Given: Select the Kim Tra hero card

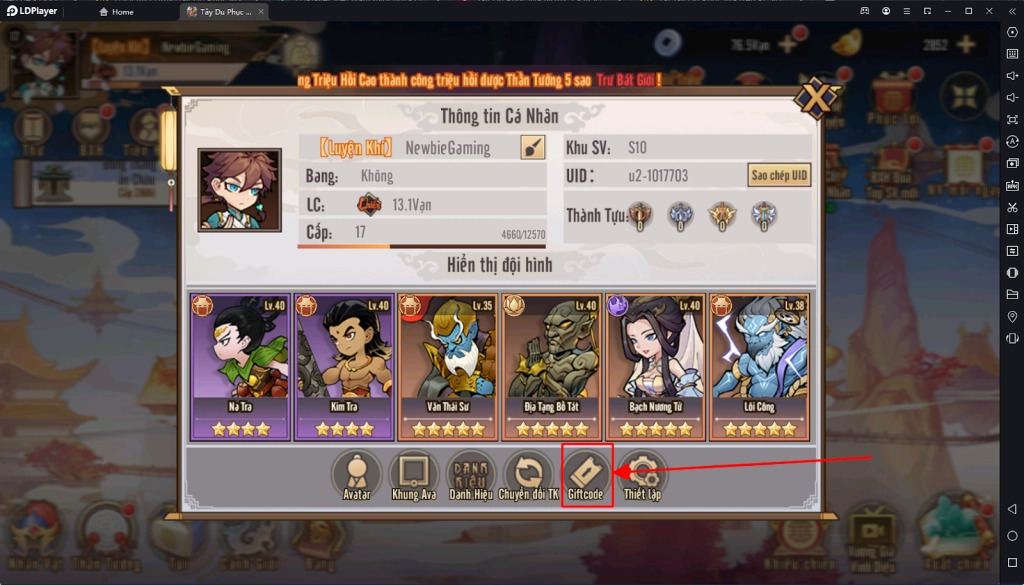Looking at the screenshot, I should pos(344,366).
